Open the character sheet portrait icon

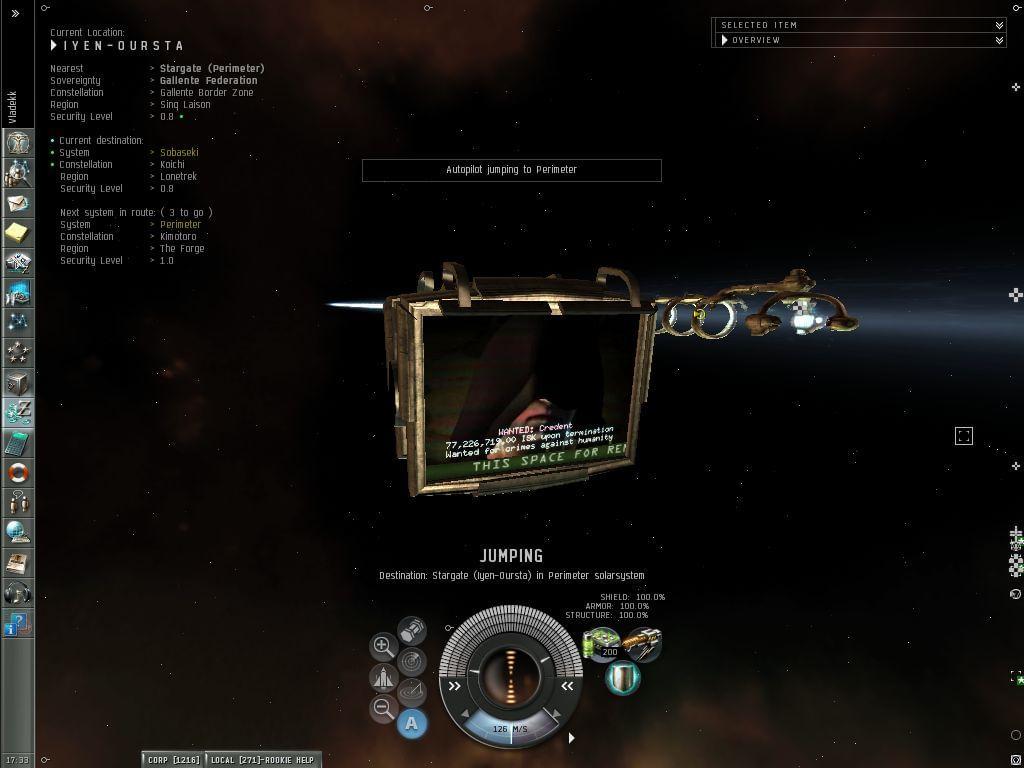18,142
